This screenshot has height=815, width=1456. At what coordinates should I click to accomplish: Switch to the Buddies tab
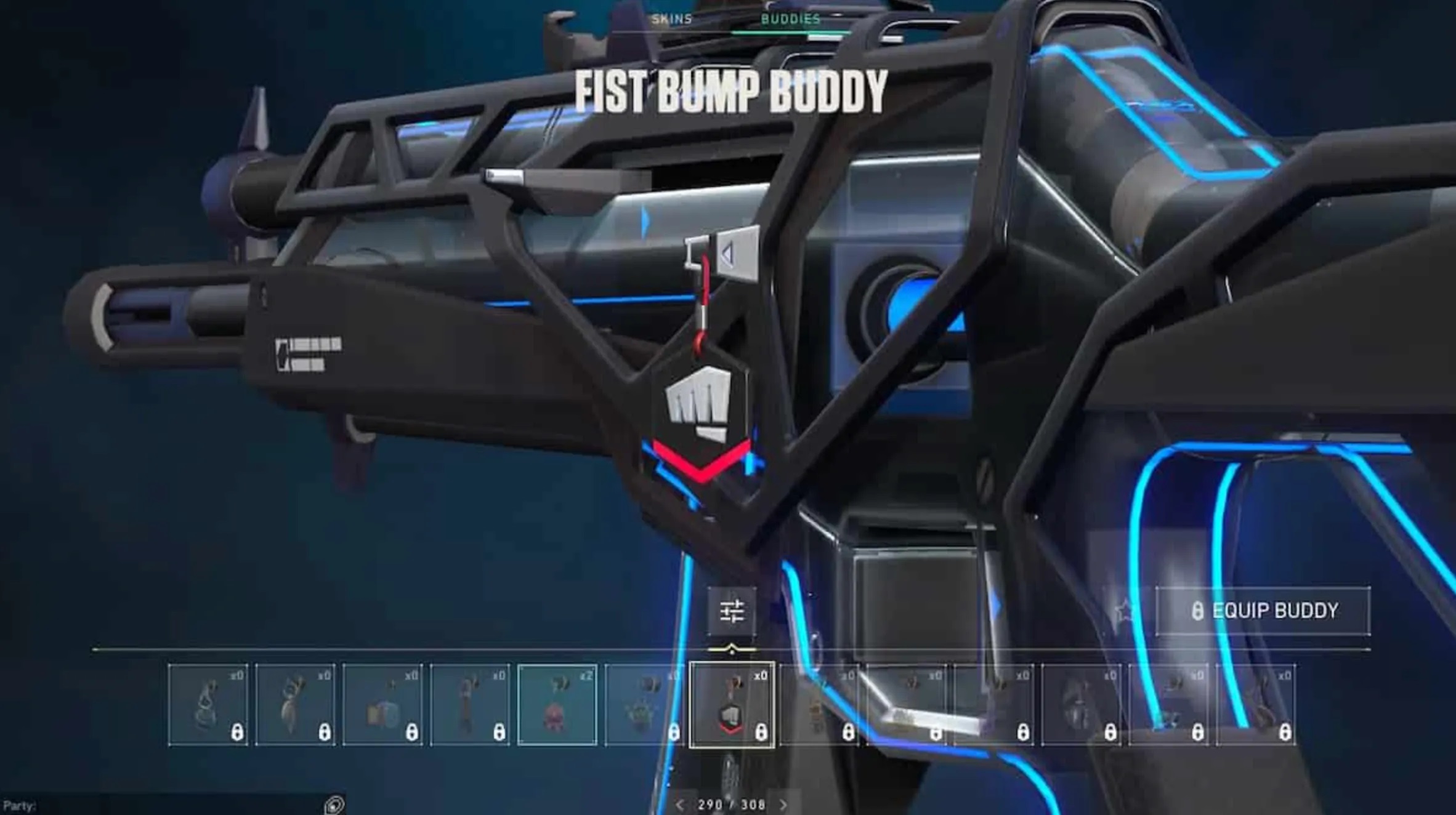click(790, 19)
